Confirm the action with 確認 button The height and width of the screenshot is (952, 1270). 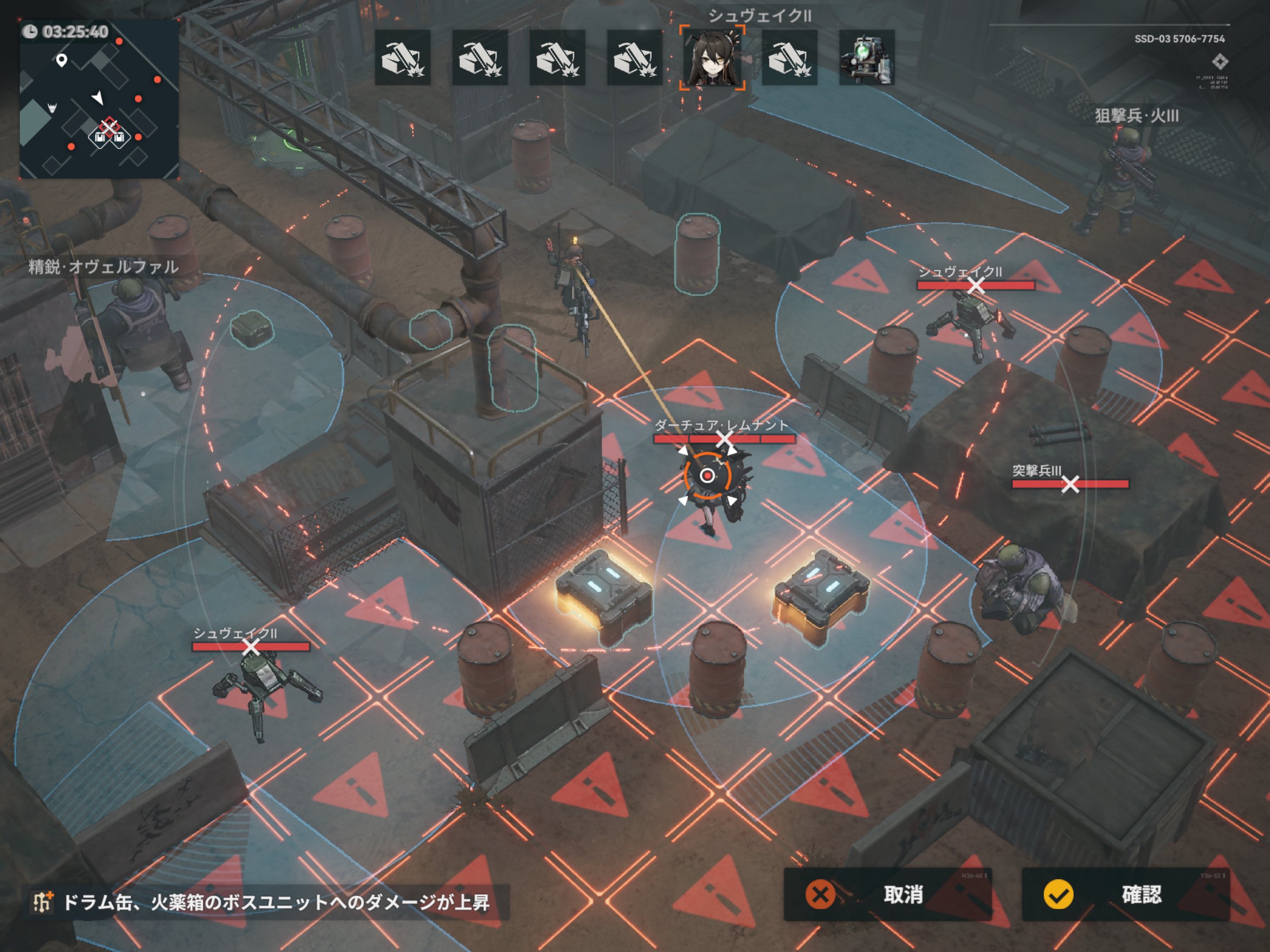[1125, 894]
